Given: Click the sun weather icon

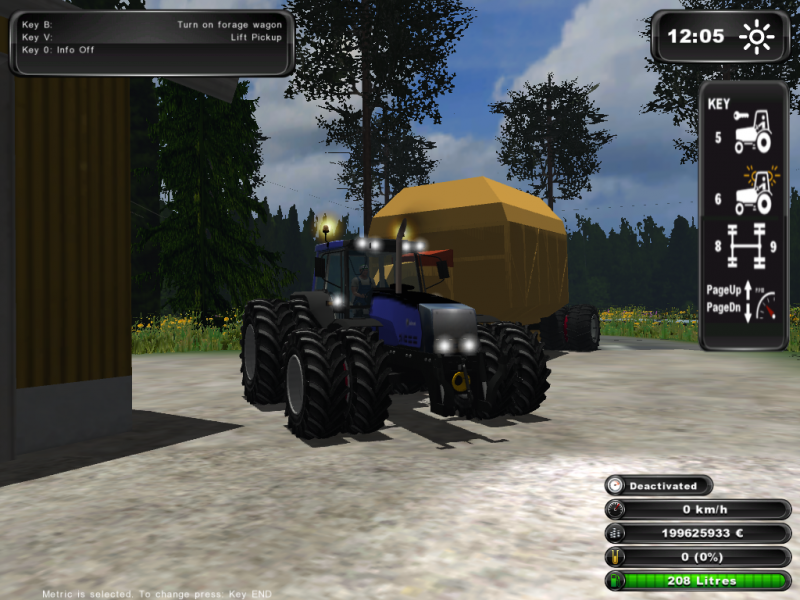Looking at the screenshot, I should (757, 38).
